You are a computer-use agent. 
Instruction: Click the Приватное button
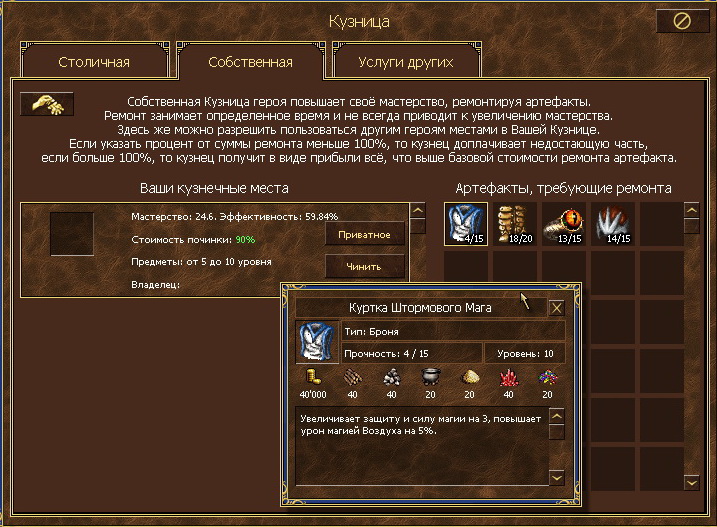click(x=365, y=235)
